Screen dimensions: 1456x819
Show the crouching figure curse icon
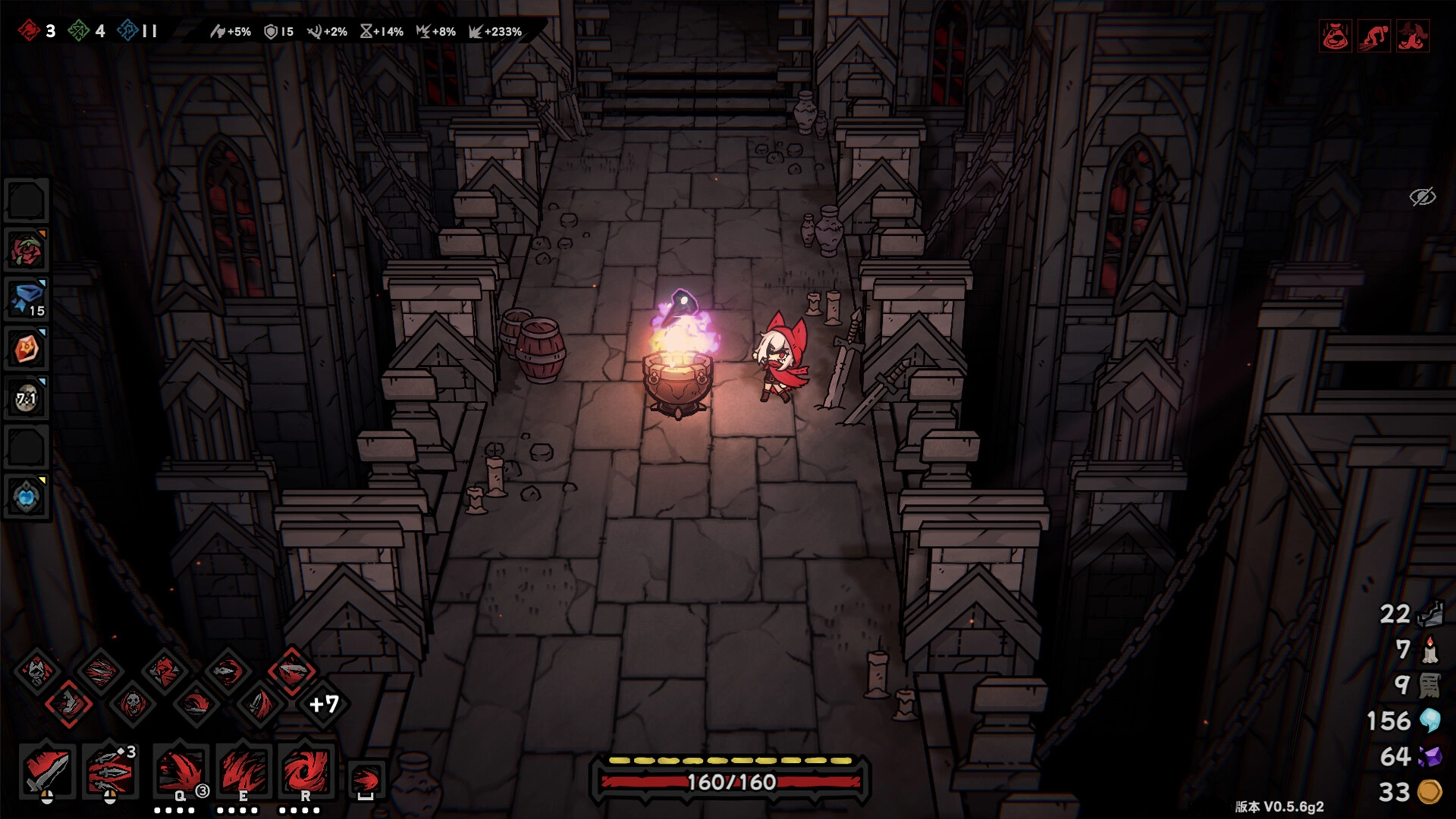[x=1374, y=36]
